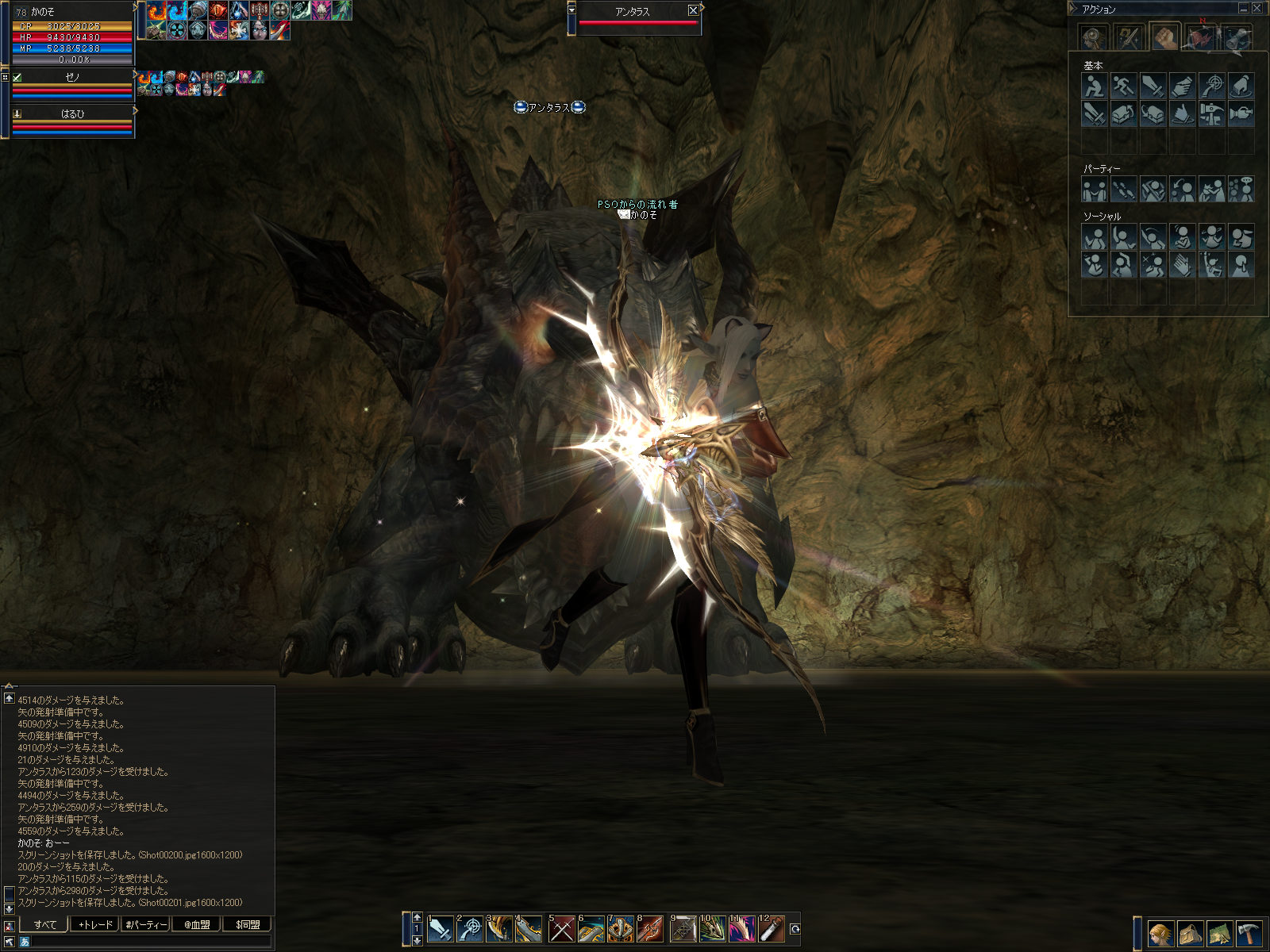The height and width of the screenshot is (952, 1270).
Task: Select the party handshake invite action
Action: (1094, 190)
